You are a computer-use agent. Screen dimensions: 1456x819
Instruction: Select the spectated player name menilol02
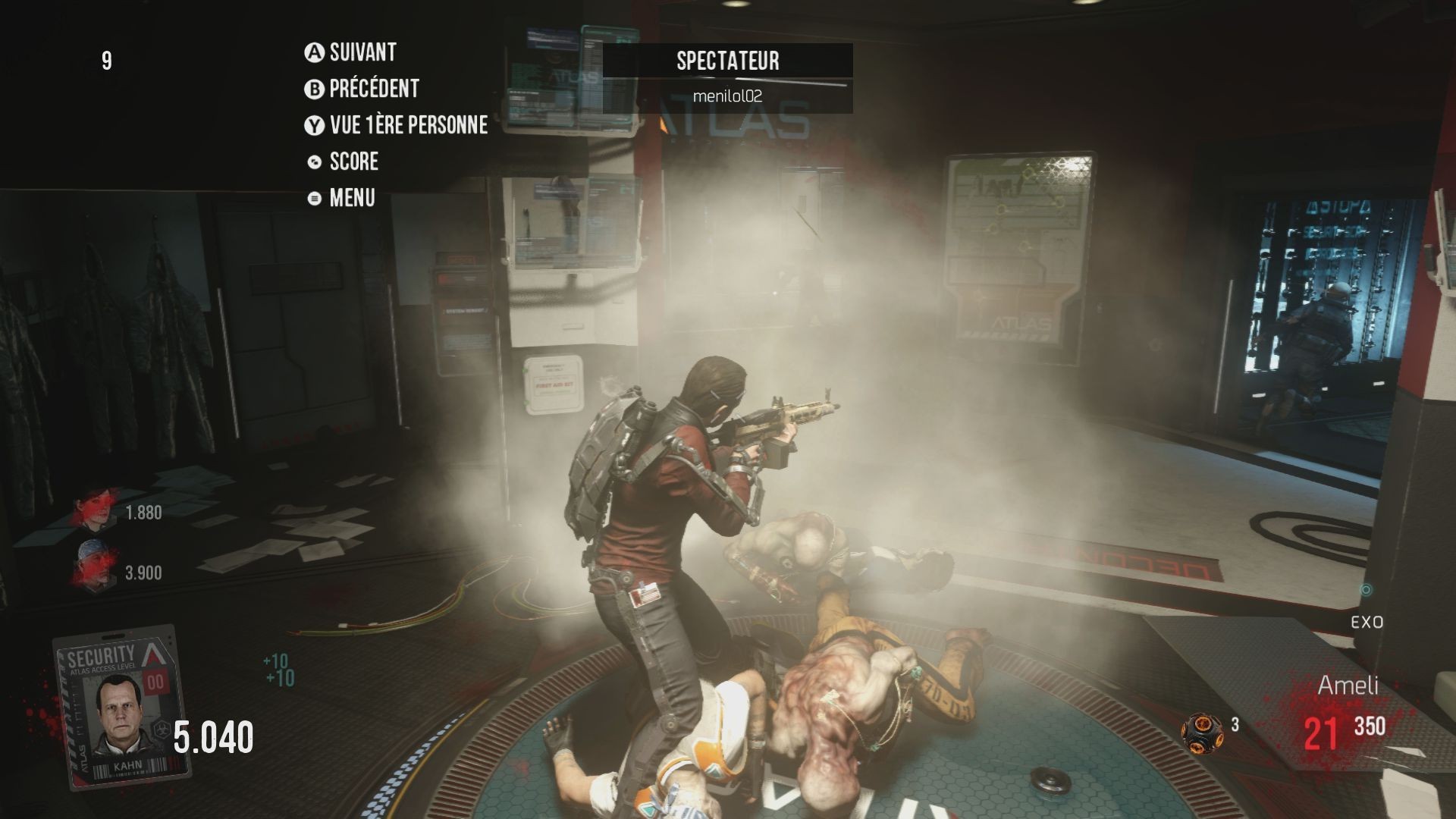(727, 96)
